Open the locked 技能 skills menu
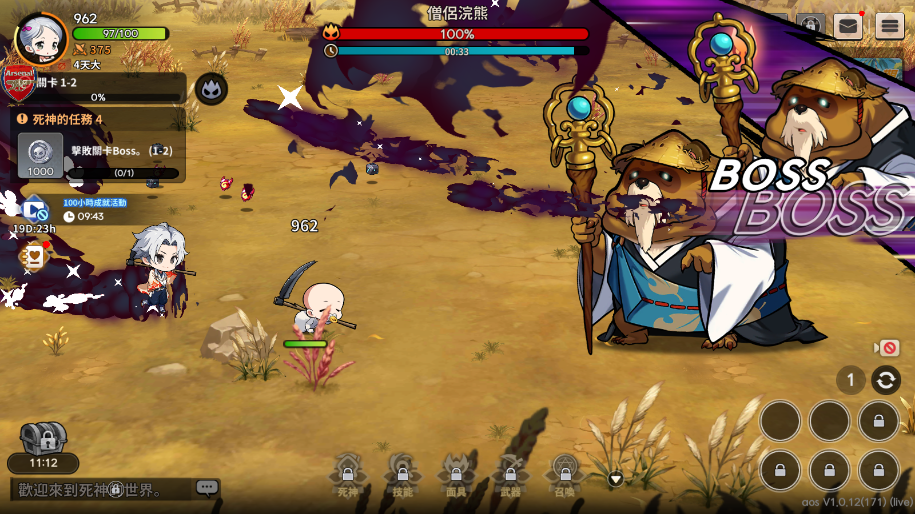915x514 pixels. [x=402, y=474]
